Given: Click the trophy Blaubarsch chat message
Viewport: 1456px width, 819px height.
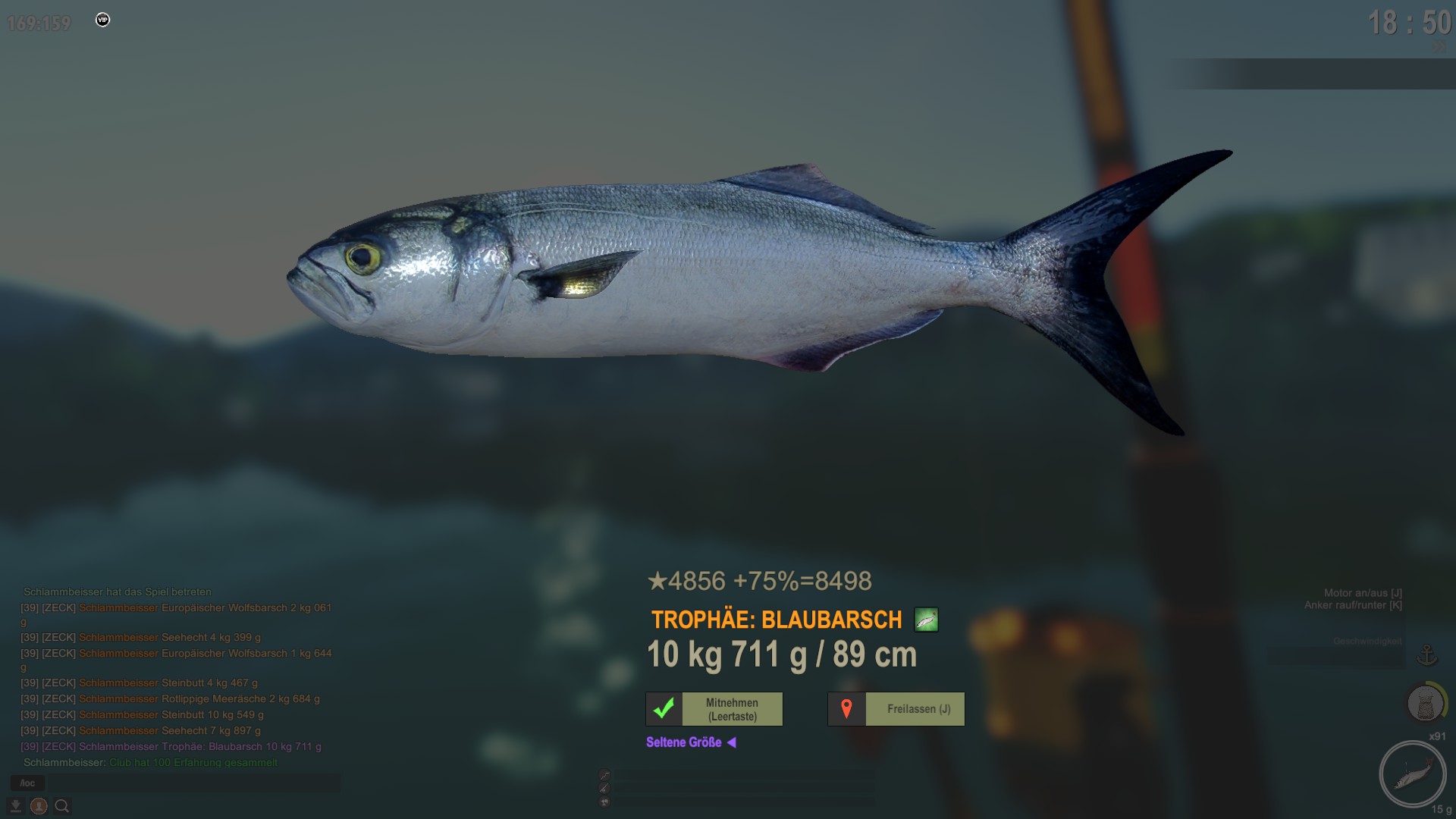Looking at the screenshot, I should [x=200, y=746].
